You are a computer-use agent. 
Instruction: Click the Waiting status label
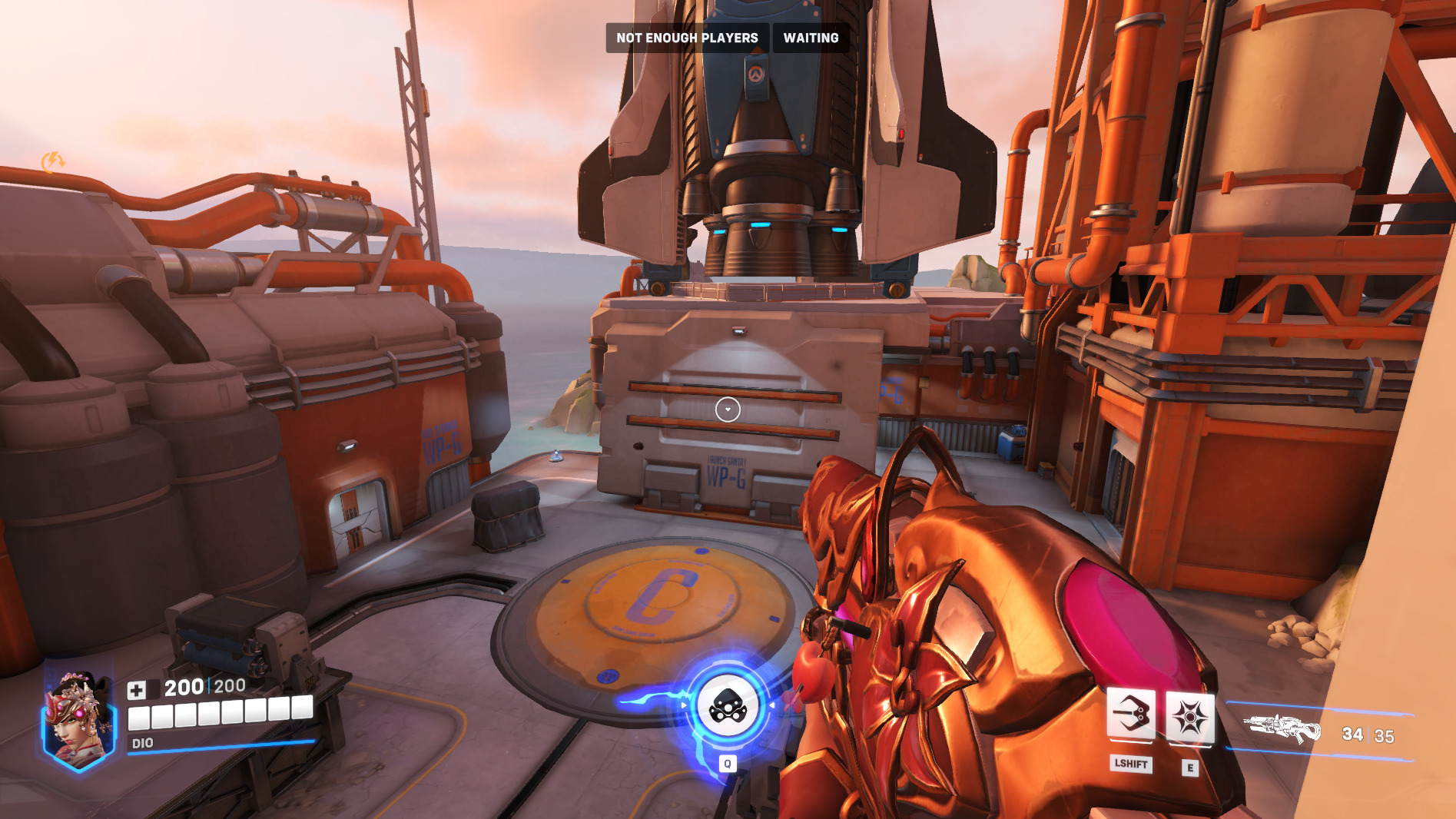tap(811, 38)
